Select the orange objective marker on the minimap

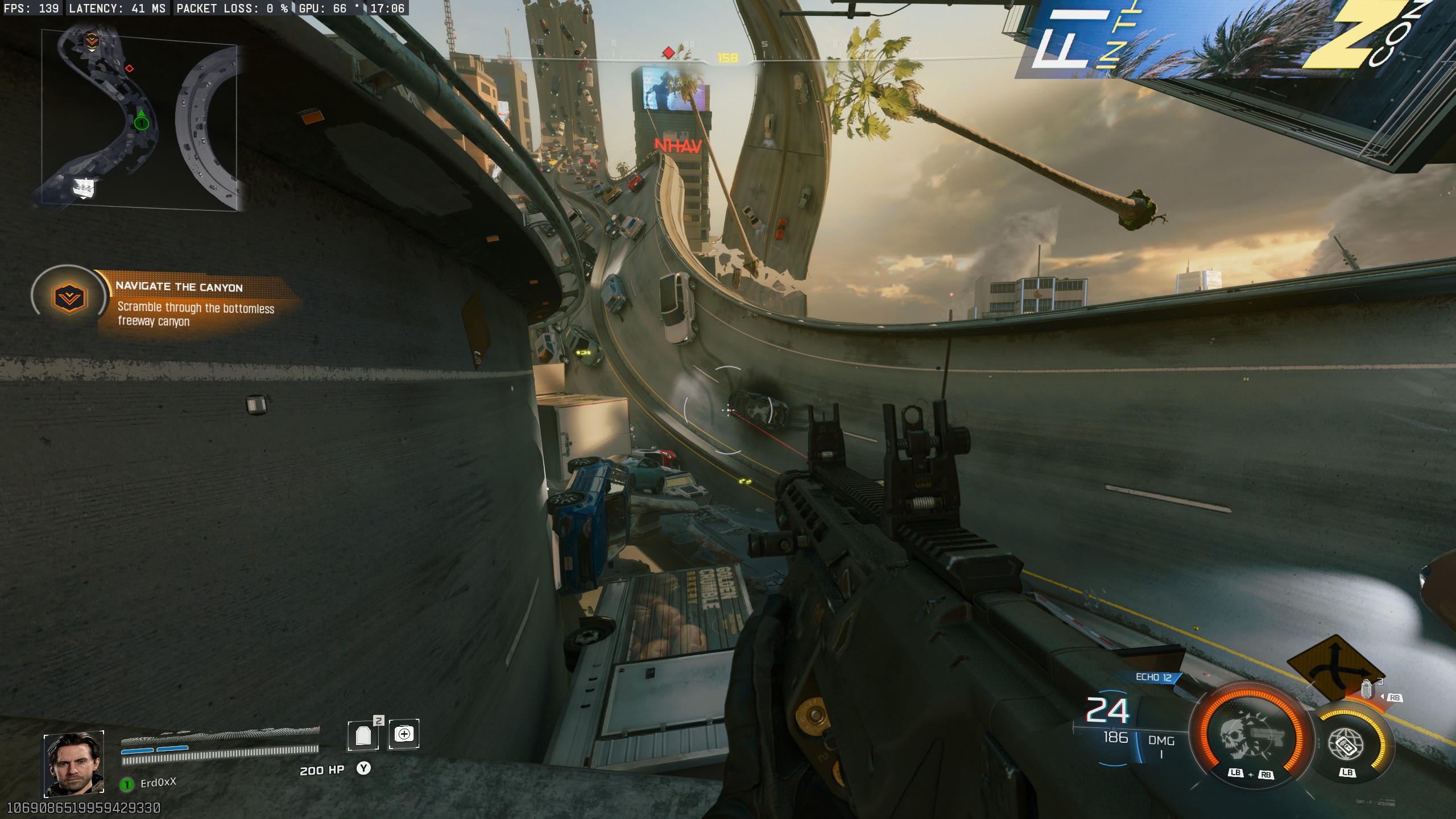click(x=92, y=41)
